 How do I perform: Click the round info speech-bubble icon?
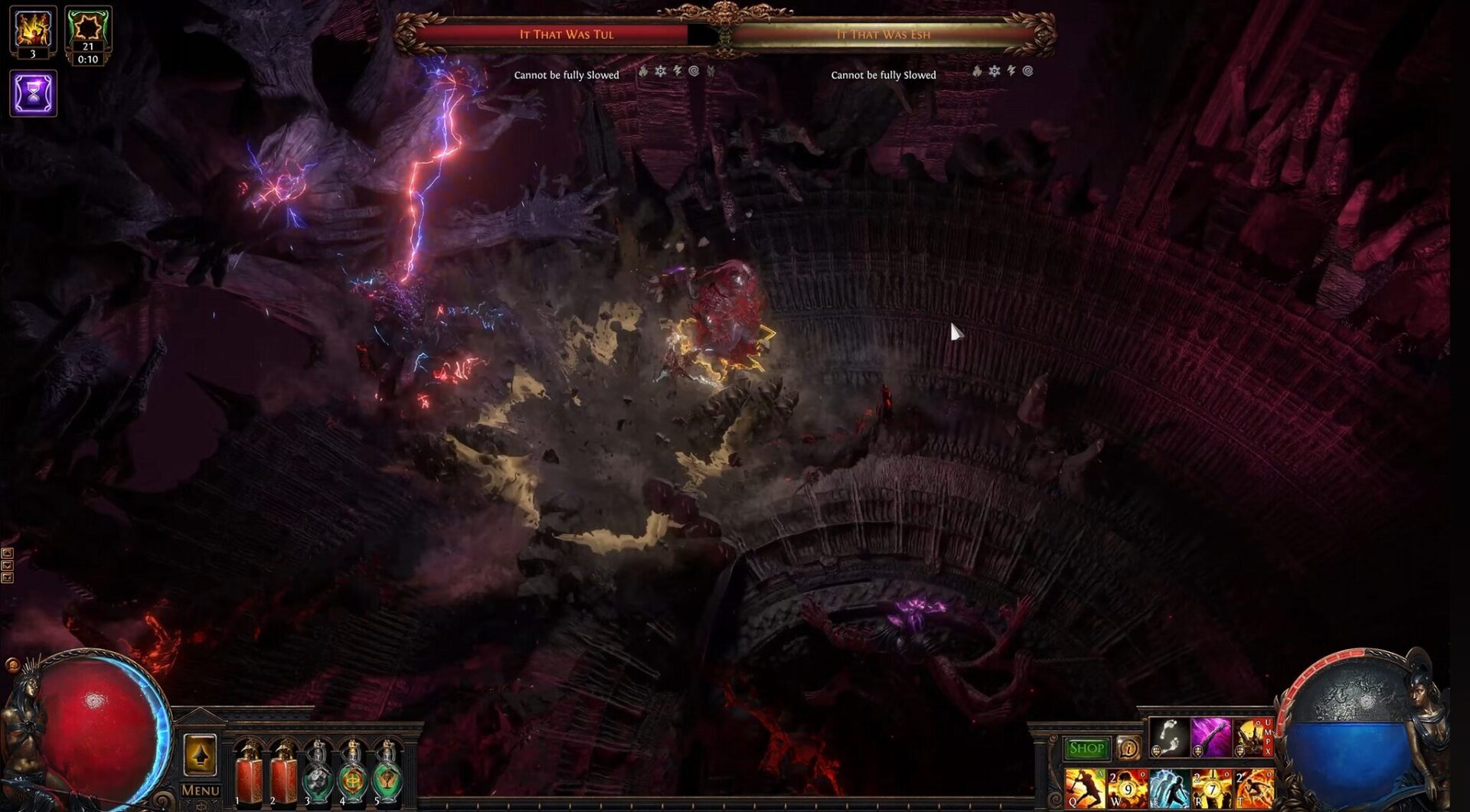1128,748
